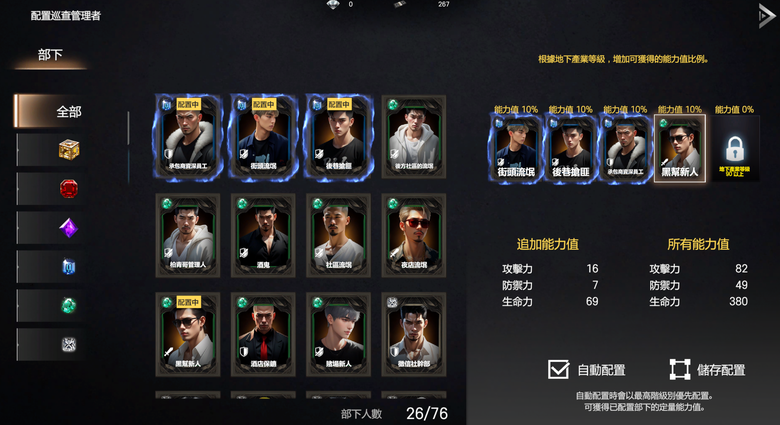This screenshot has height=425, width=780.
Task: Show the blue gem rarity subordinates
Action: (x=68, y=267)
